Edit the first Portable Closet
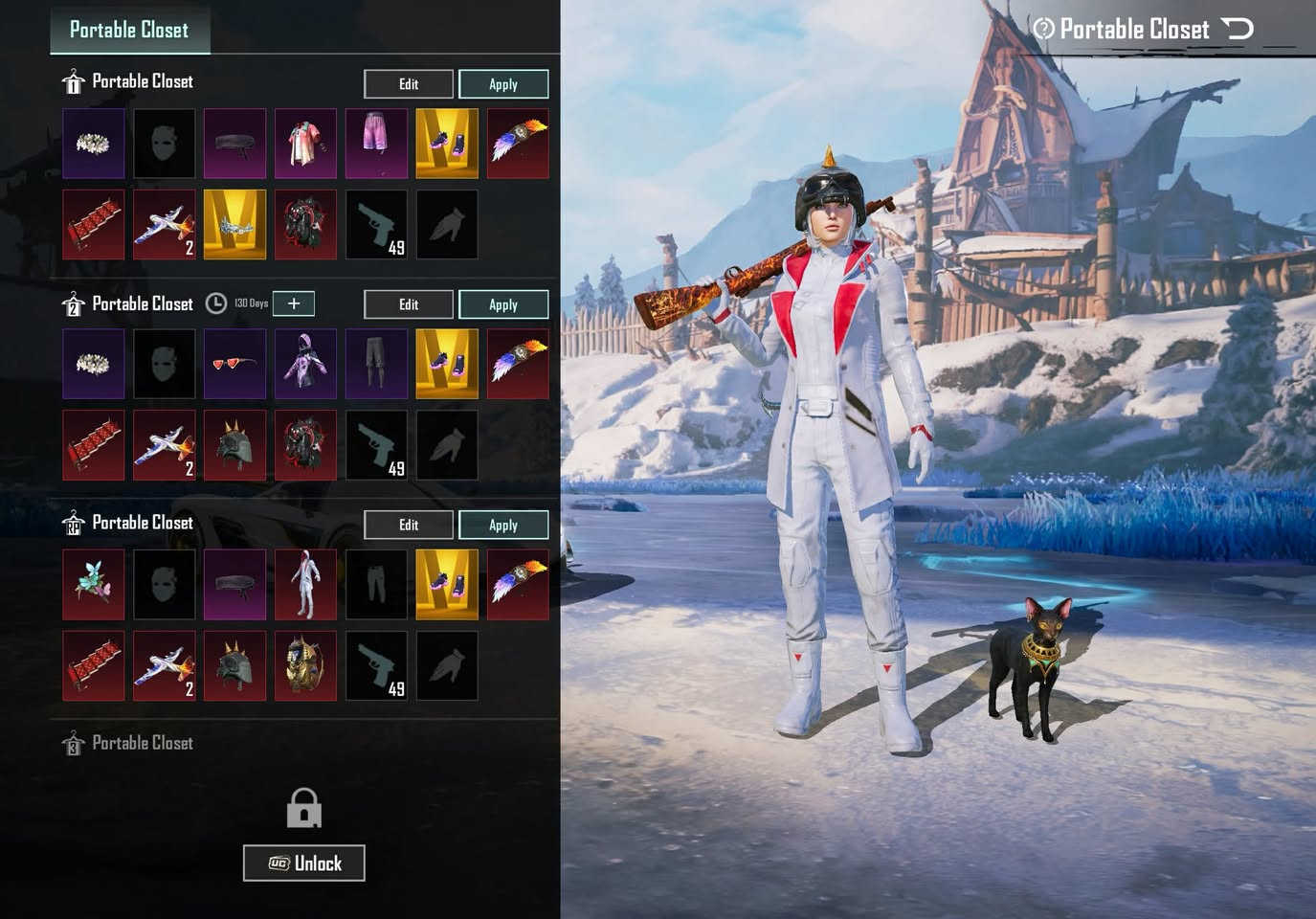This screenshot has width=1316, height=919. click(409, 84)
